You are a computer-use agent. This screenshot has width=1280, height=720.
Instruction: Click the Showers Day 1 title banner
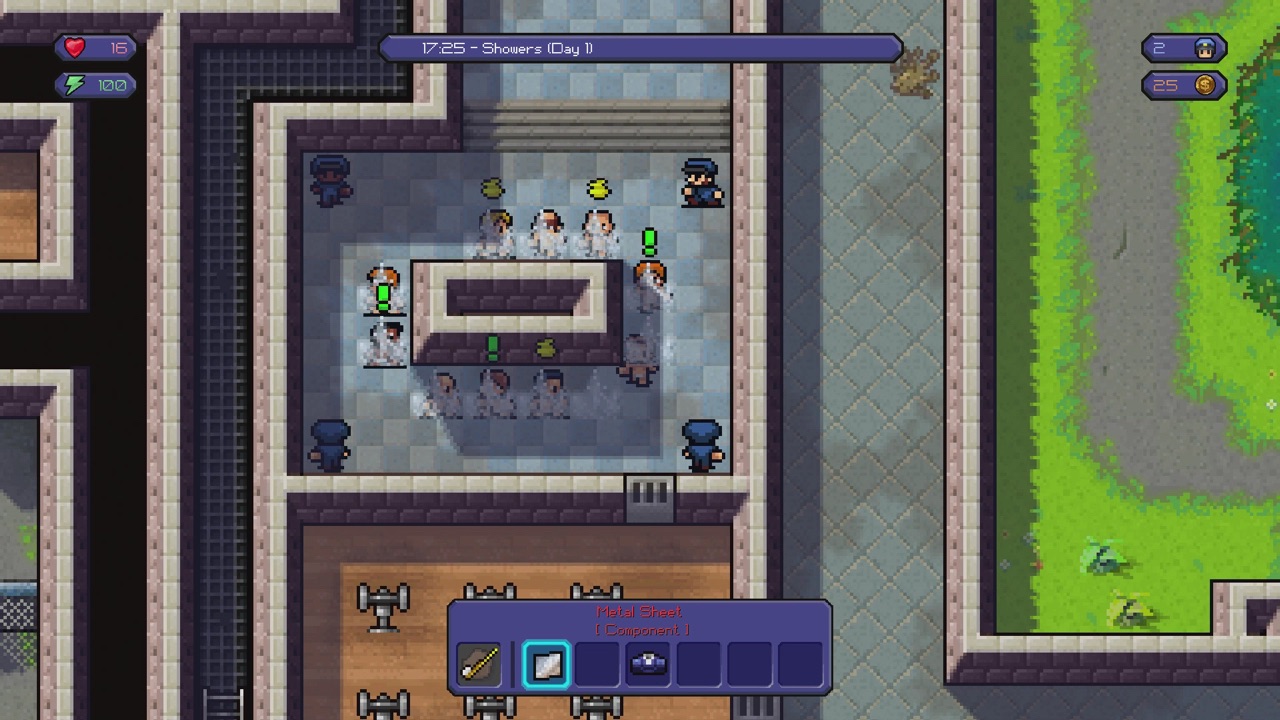pos(640,47)
